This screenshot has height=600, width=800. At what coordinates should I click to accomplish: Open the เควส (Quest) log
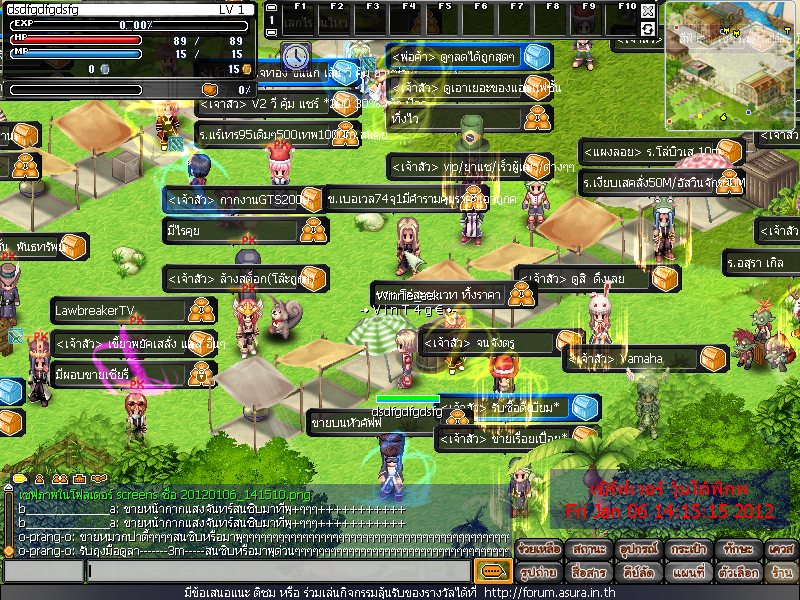(781, 548)
